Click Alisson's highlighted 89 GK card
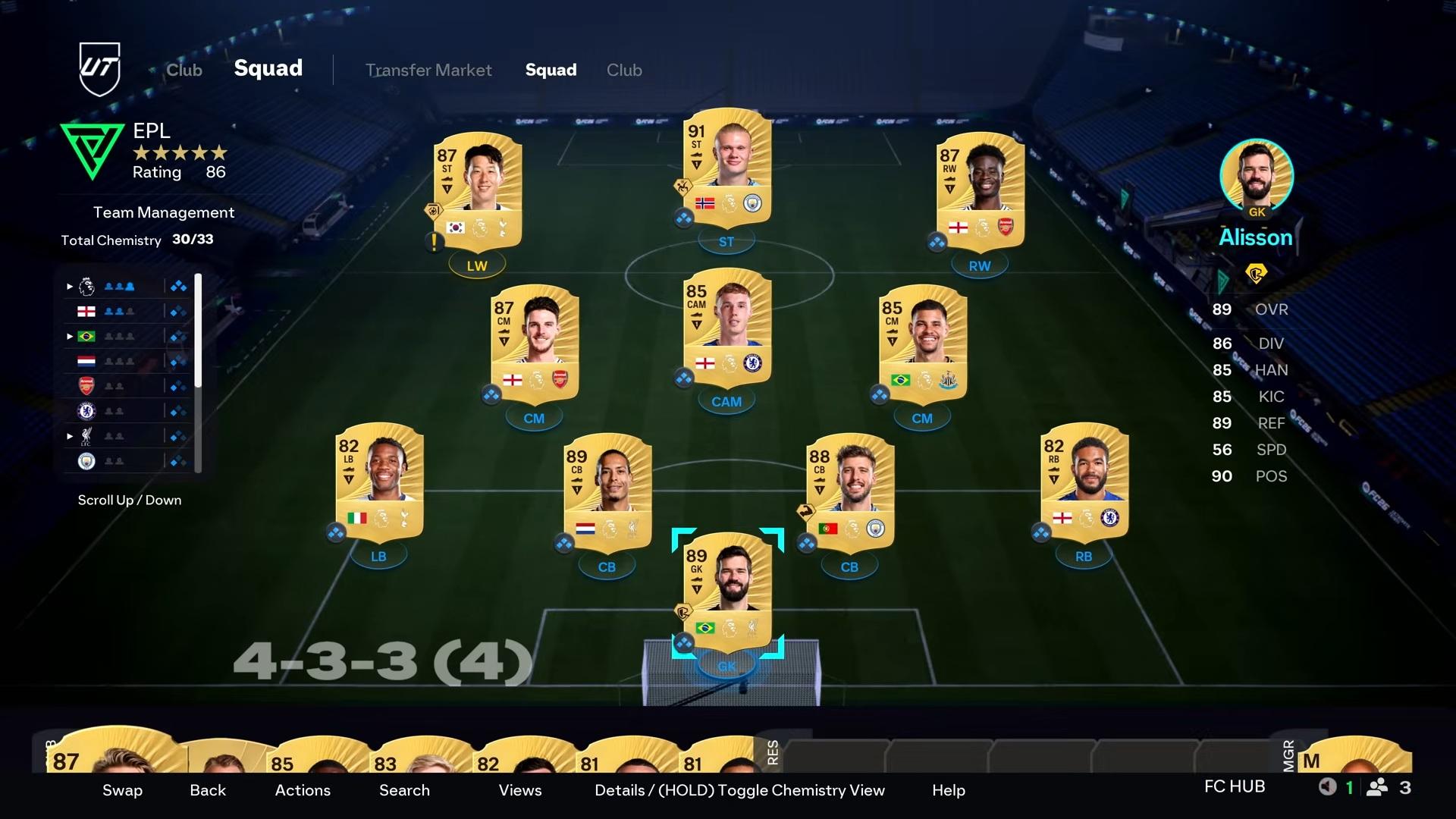This screenshot has height=819, width=1456. click(x=726, y=591)
